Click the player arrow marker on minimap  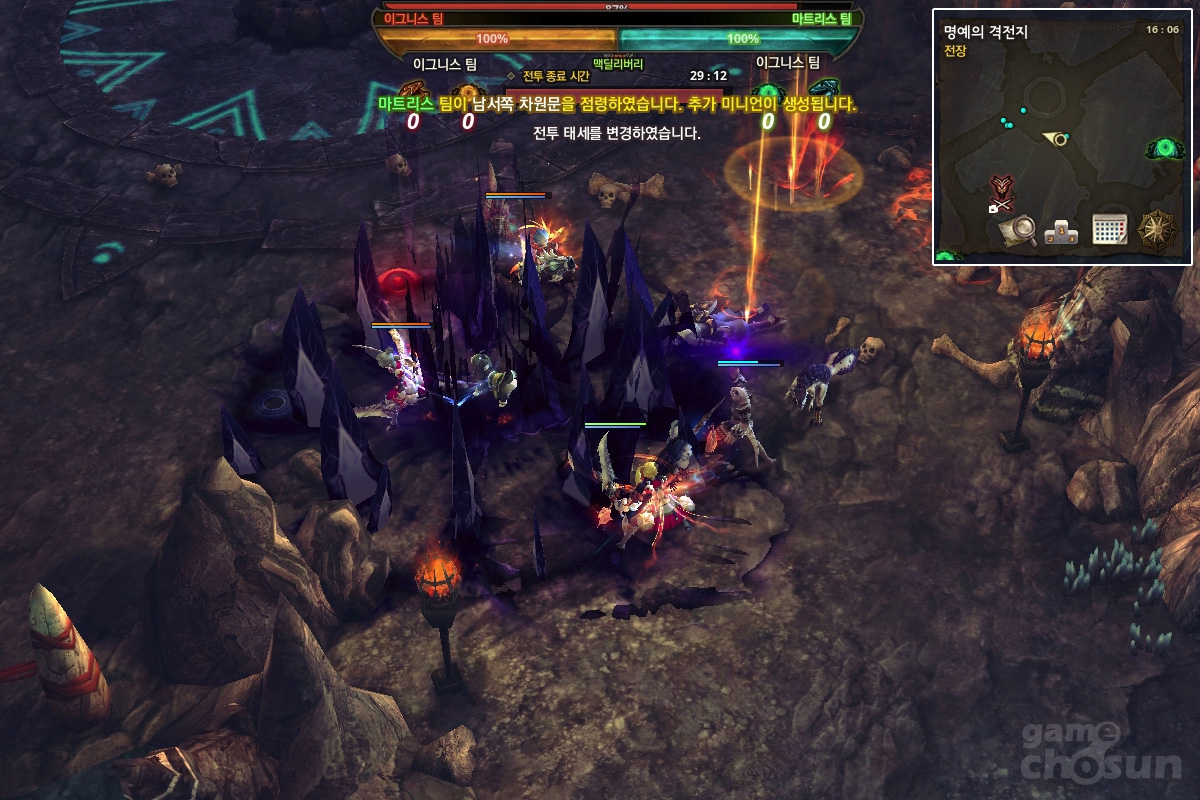tap(1055, 138)
